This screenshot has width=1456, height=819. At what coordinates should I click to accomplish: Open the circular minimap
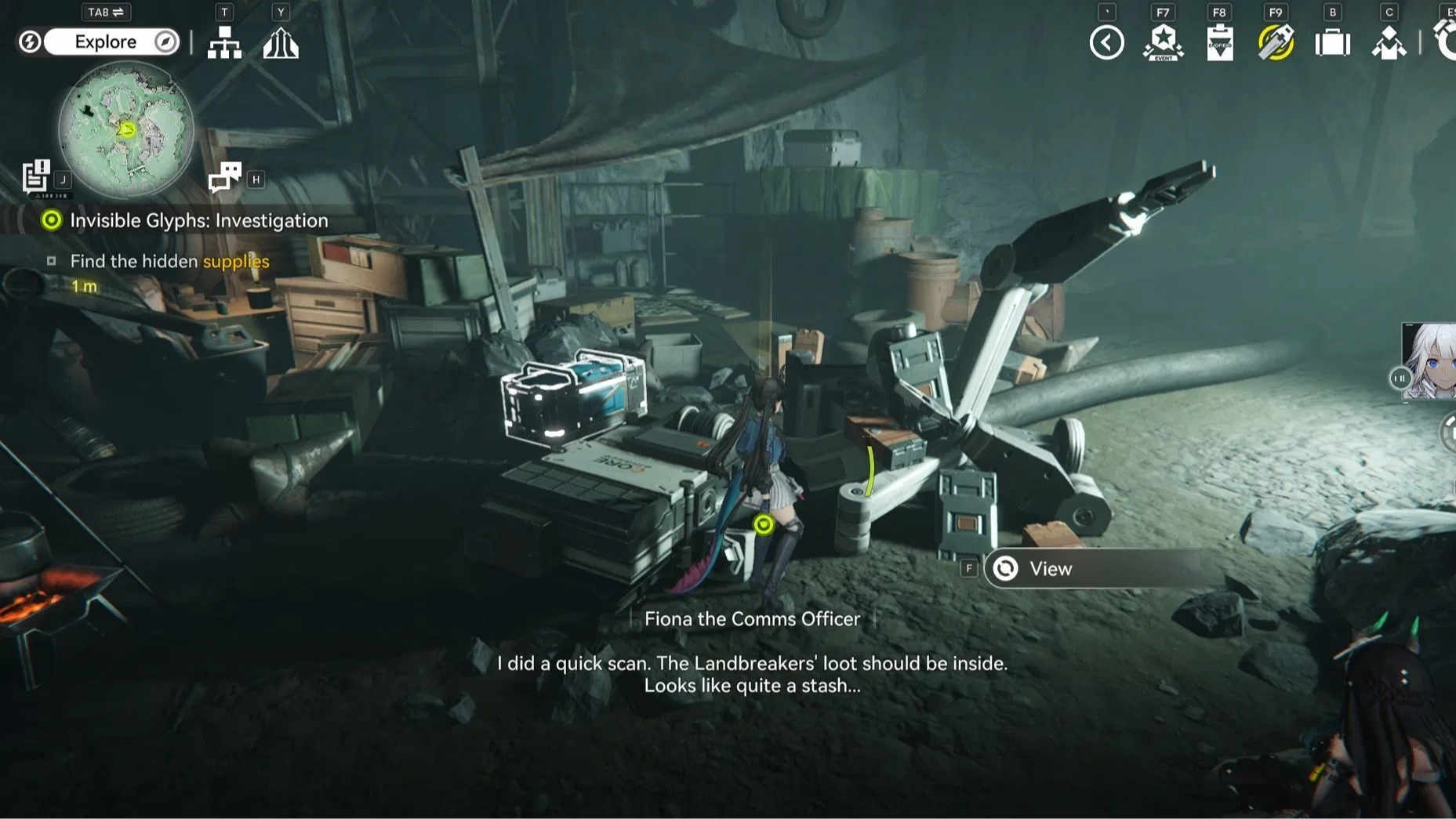pyautogui.click(x=125, y=129)
